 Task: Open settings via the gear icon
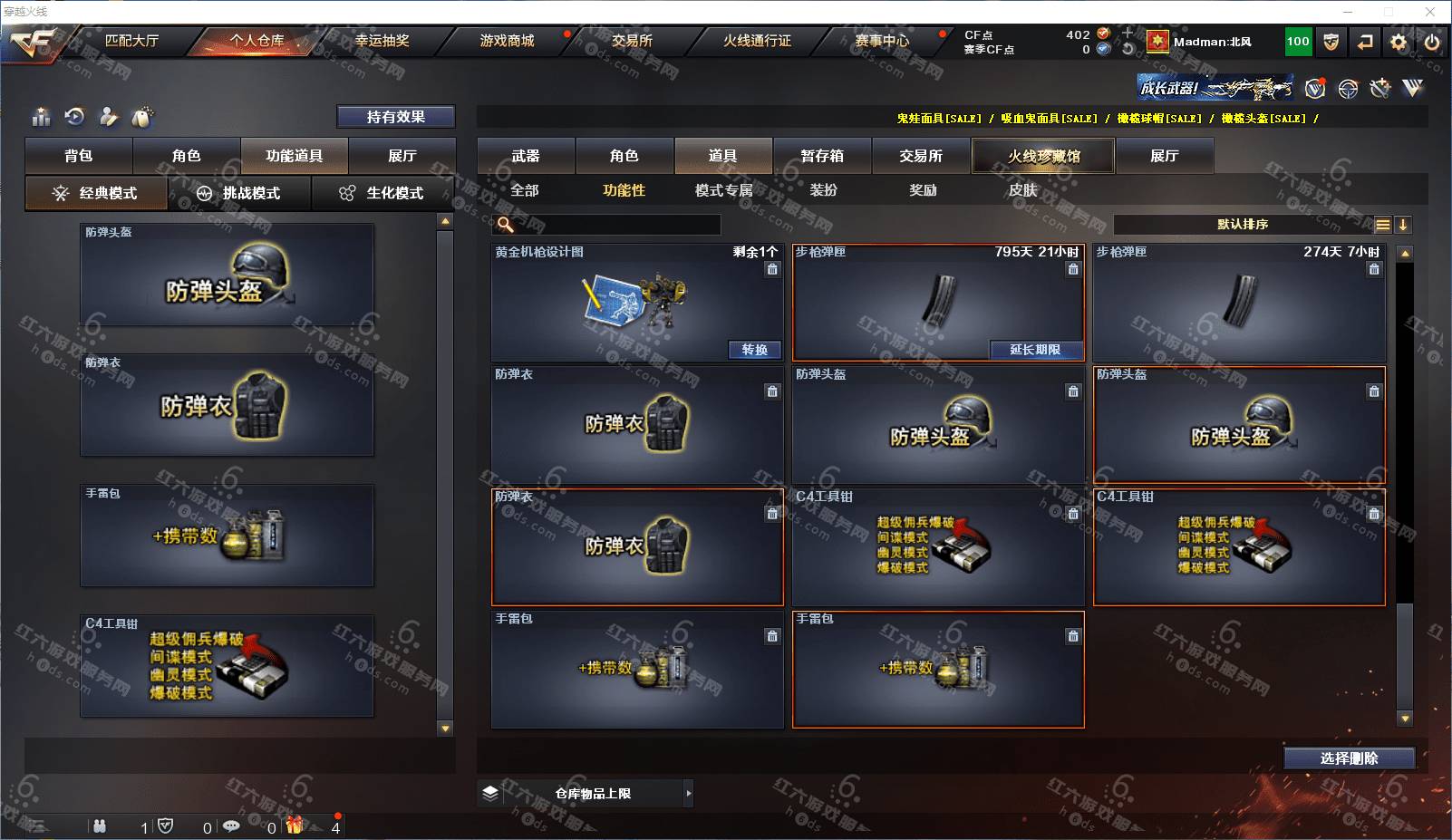click(x=1399, y=42)
